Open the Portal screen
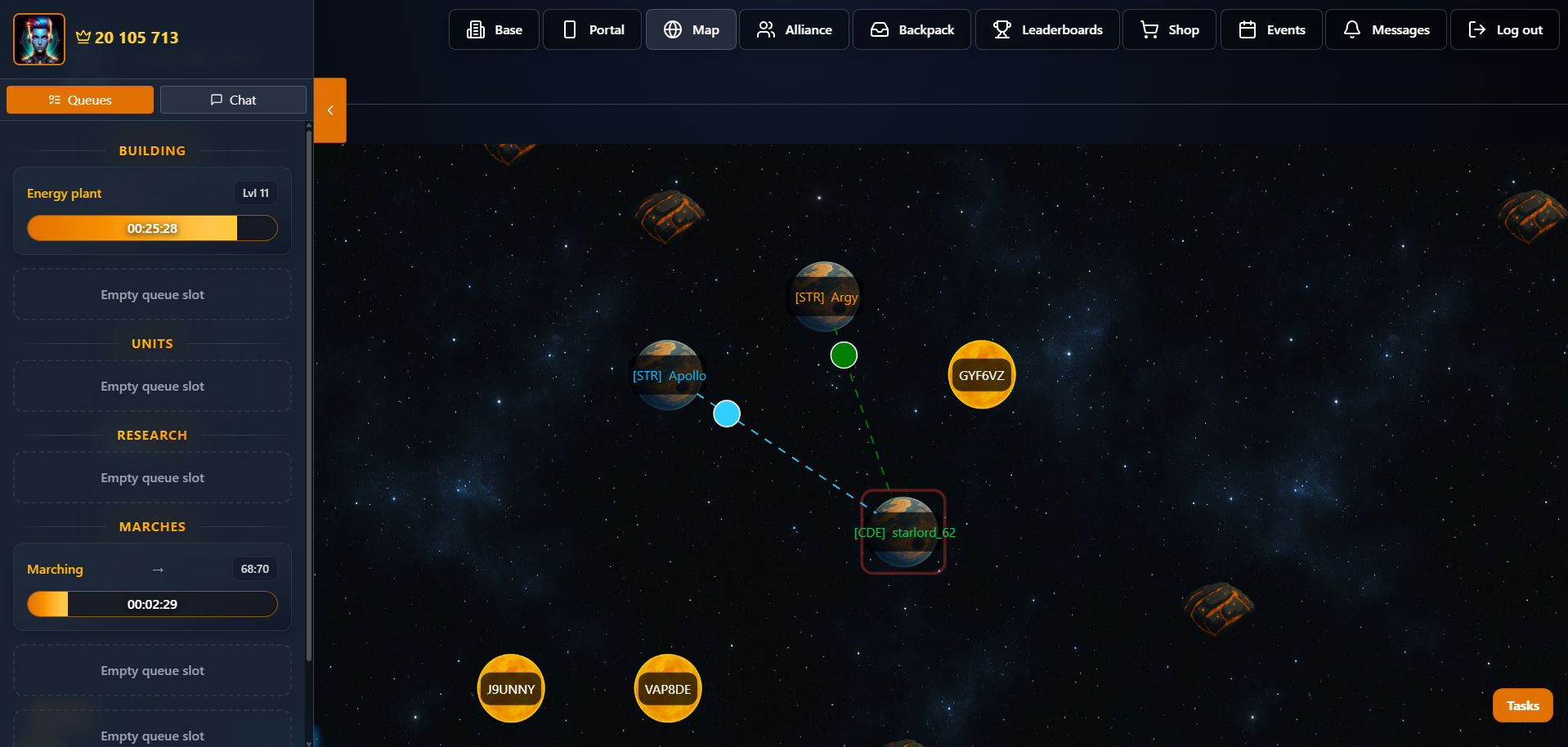1568x747 pixels. (592, 29)
